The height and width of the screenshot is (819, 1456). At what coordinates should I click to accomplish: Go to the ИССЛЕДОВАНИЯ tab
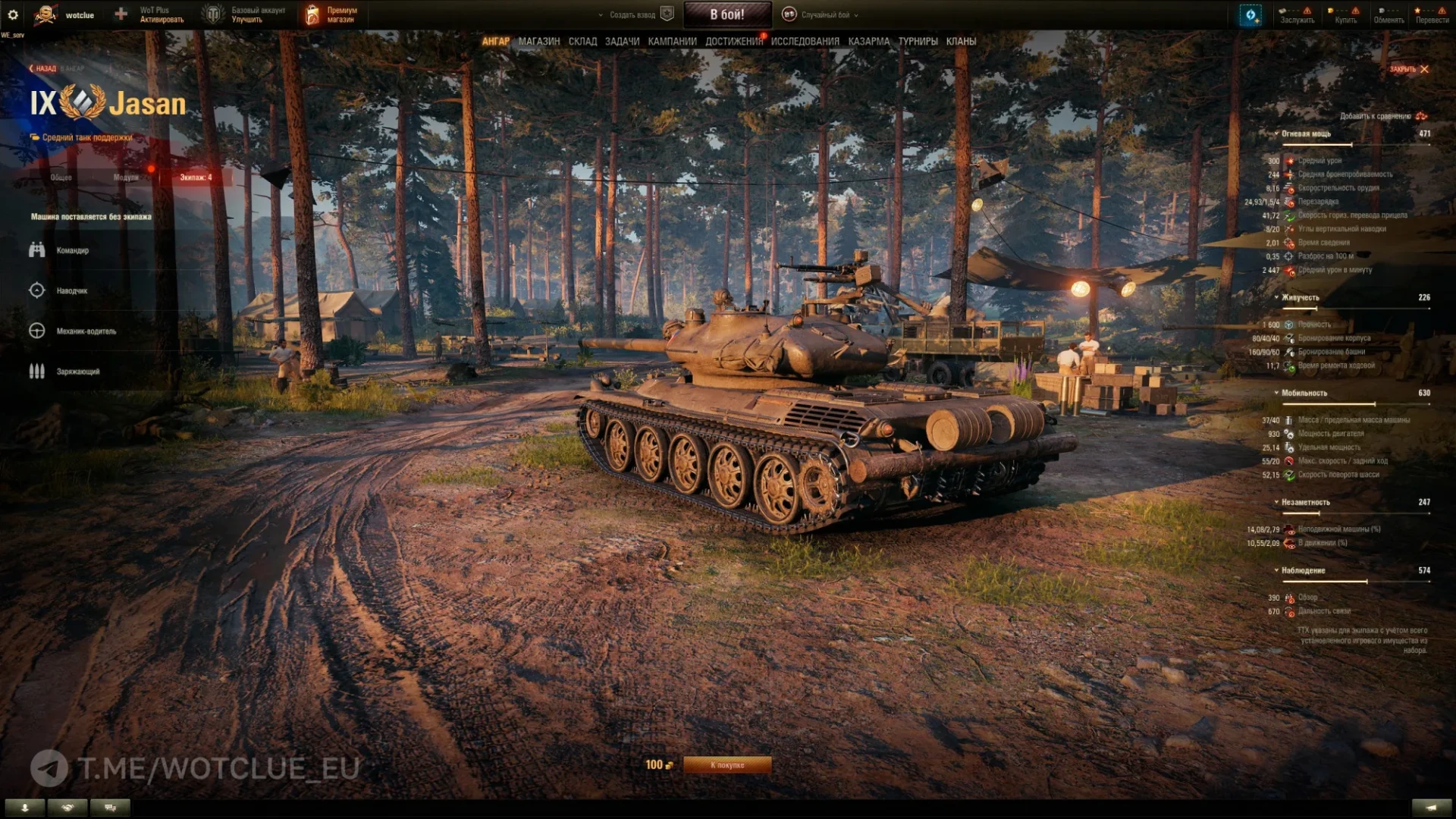tap(805, 42)
